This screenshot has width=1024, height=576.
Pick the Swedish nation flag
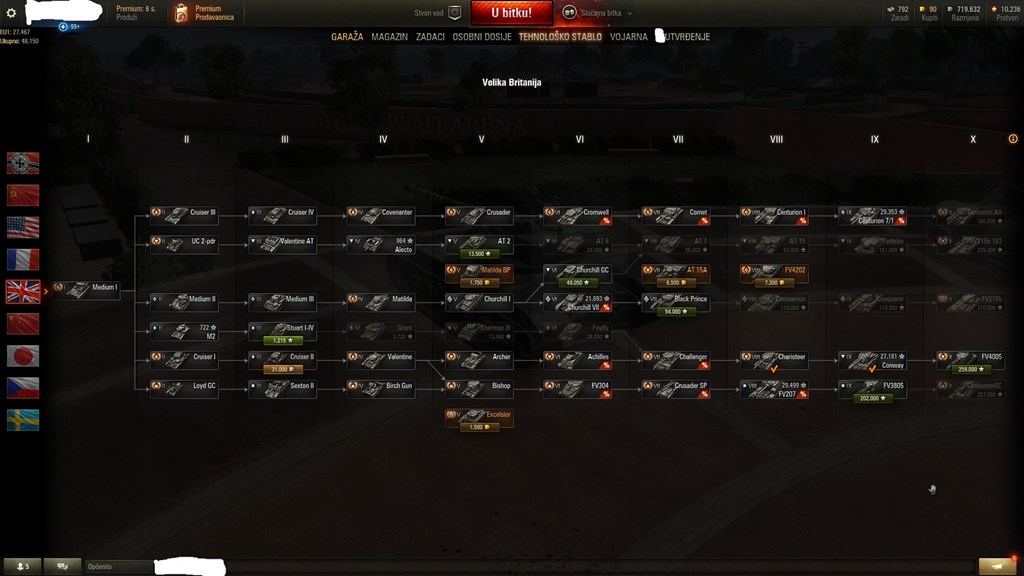tap(23, 420)
